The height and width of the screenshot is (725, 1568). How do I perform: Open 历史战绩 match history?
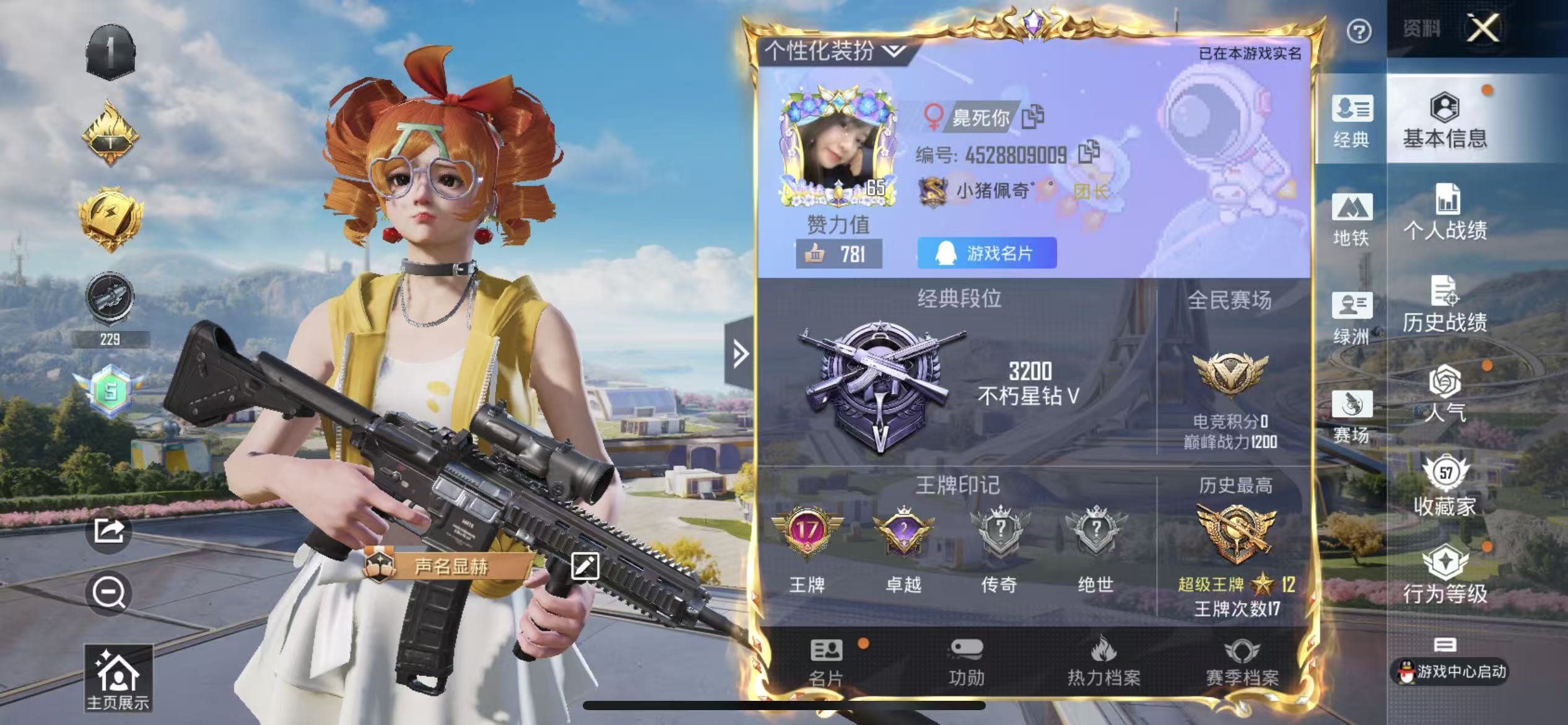1445,305
